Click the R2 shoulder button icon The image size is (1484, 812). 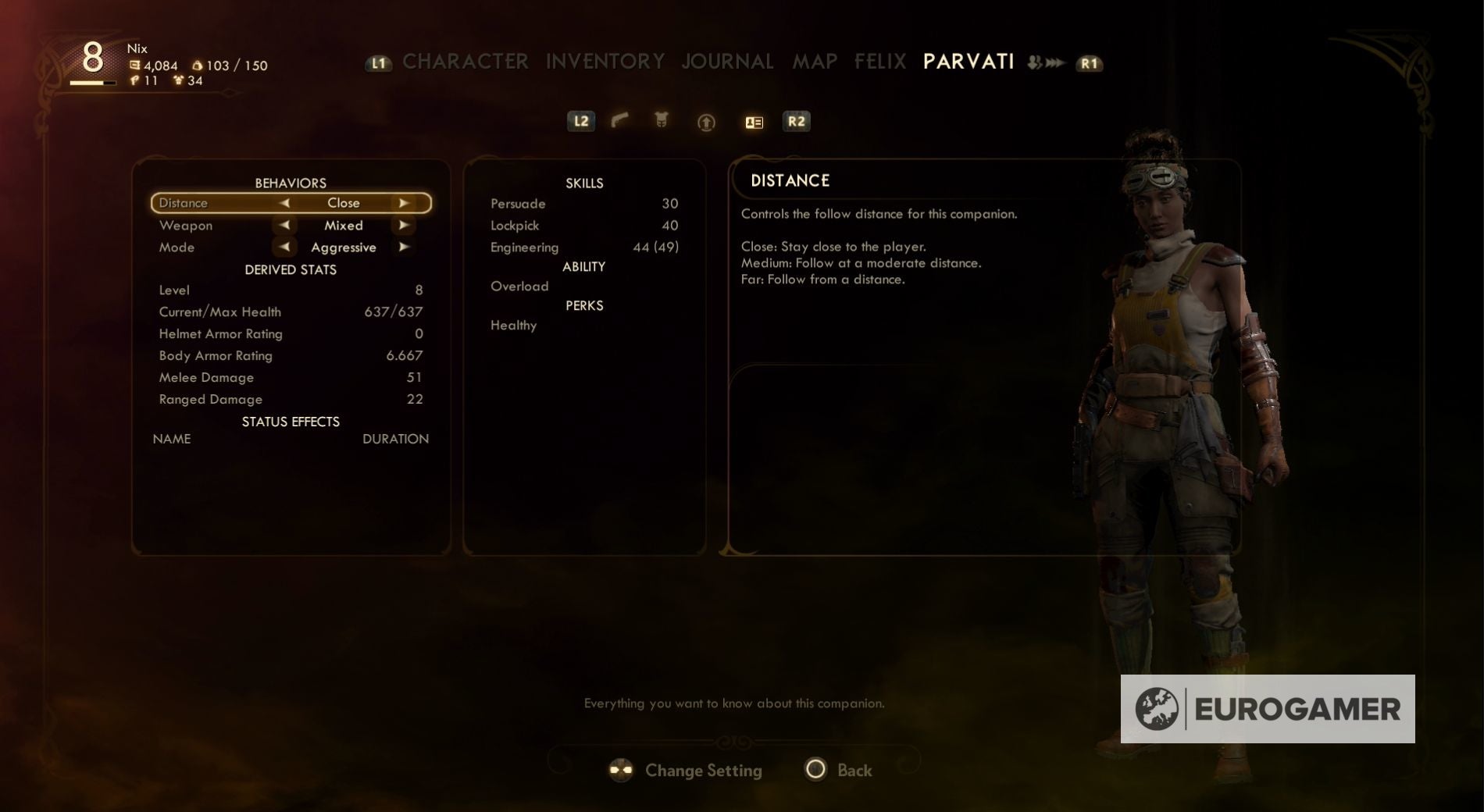coord(797,121)
